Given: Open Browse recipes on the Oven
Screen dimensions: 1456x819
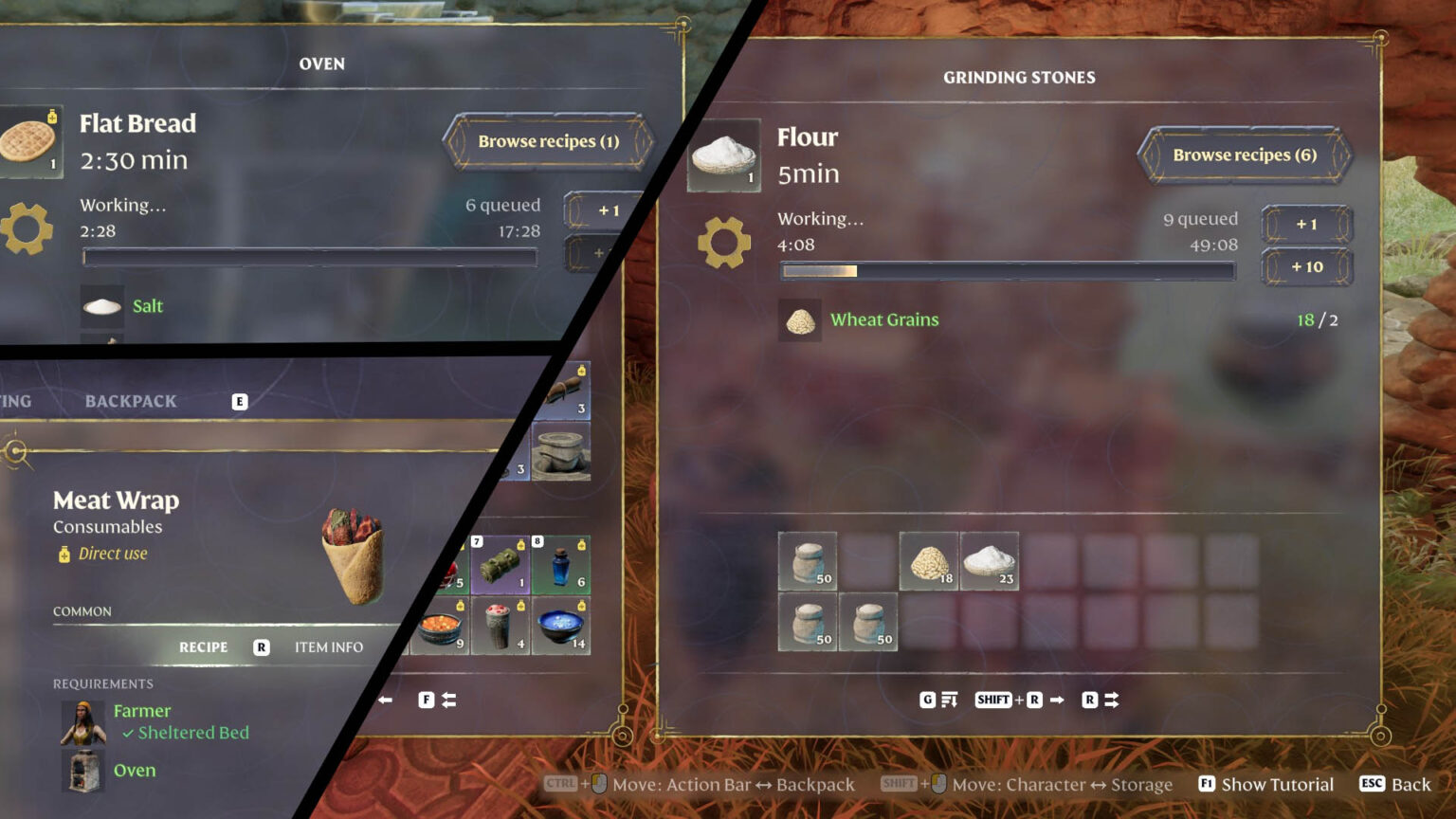Looking at the screenshot, I should (x=548, y=141).
